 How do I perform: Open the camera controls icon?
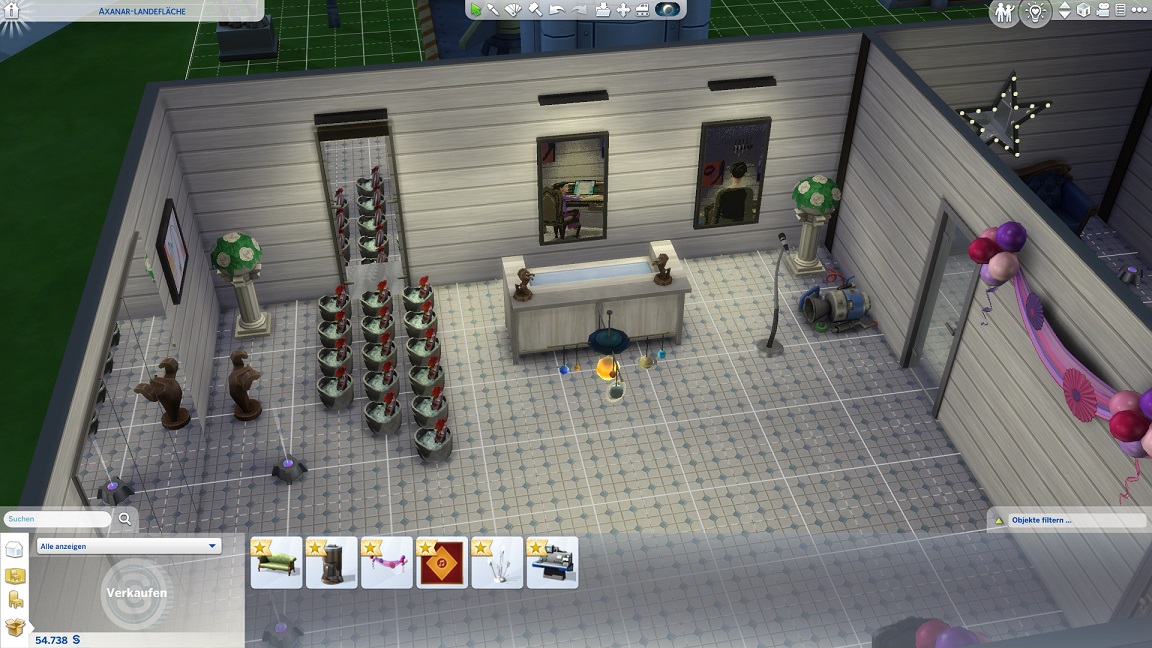coord(1102,11)
